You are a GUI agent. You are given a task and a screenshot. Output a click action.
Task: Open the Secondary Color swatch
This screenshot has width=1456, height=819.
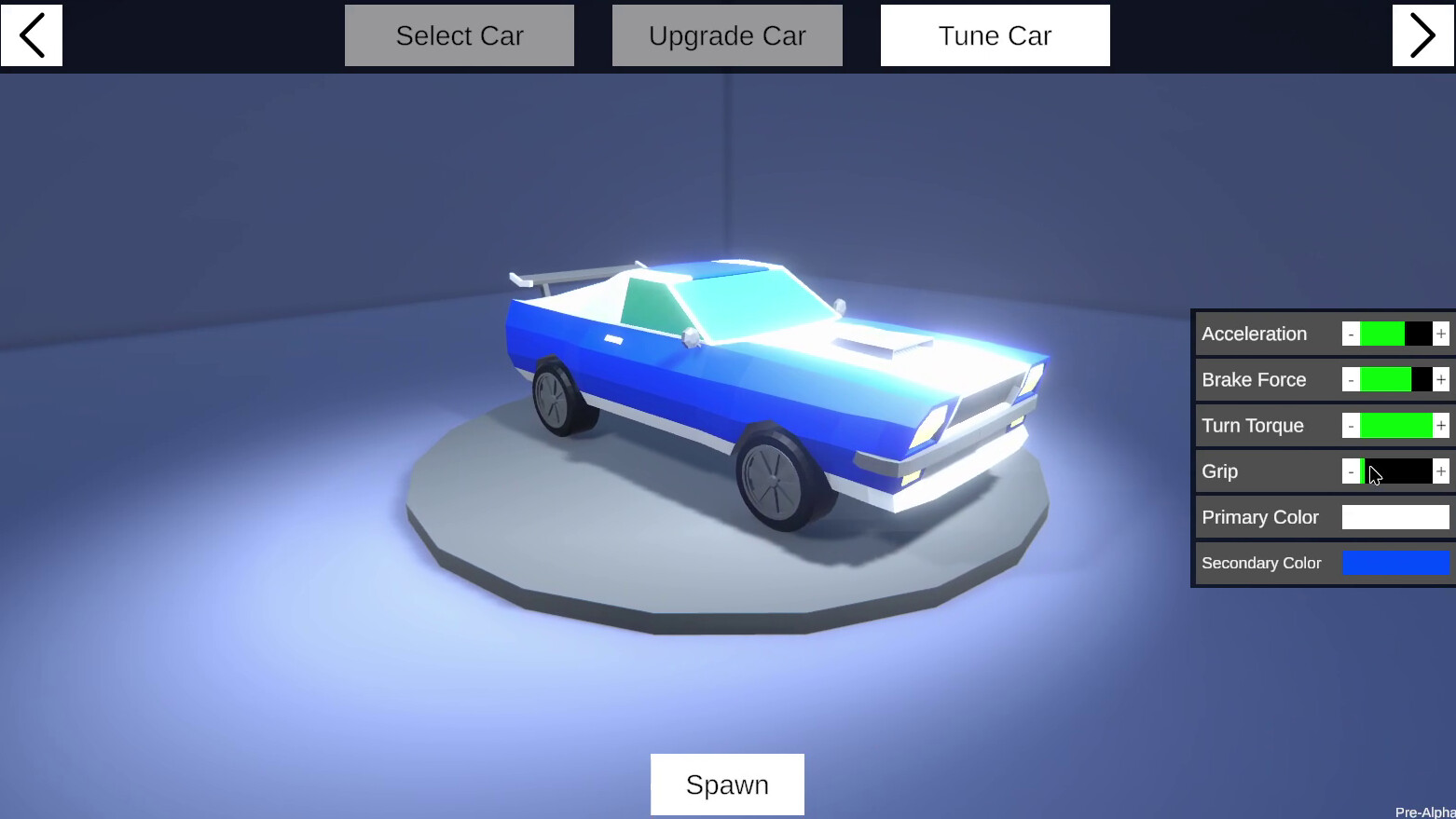coord(1395,563)
